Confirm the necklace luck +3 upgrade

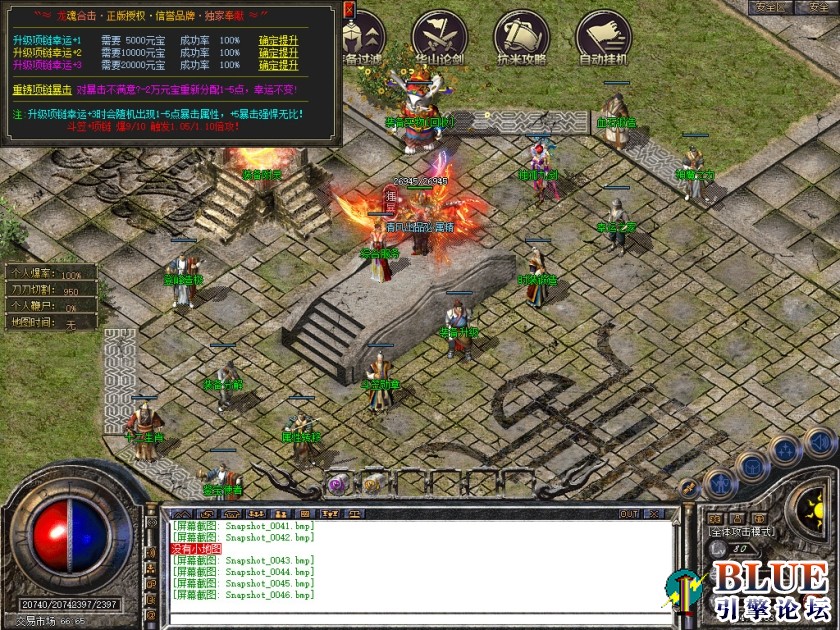(x=278, y=65)
